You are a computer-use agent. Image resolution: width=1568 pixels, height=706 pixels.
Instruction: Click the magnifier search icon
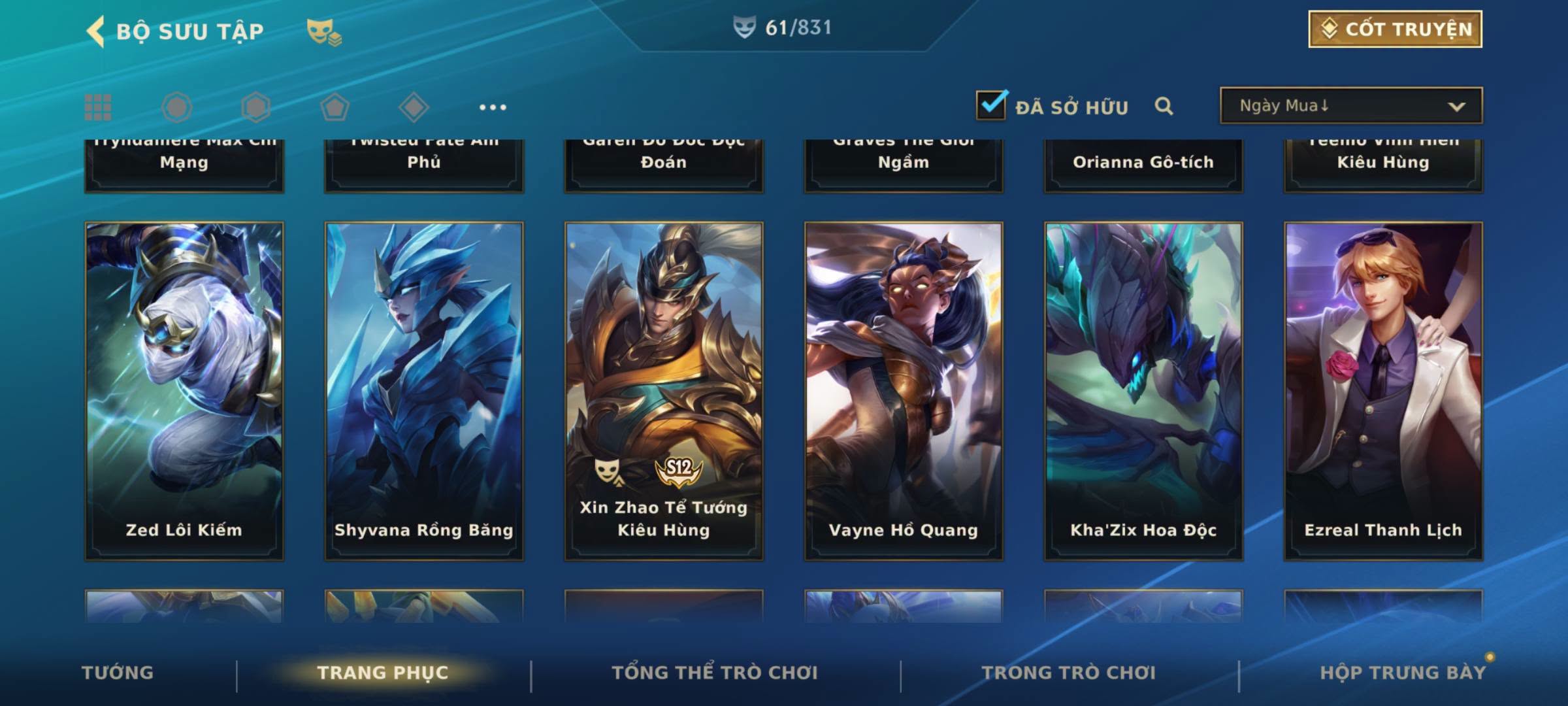click(x=1164, y=106)
